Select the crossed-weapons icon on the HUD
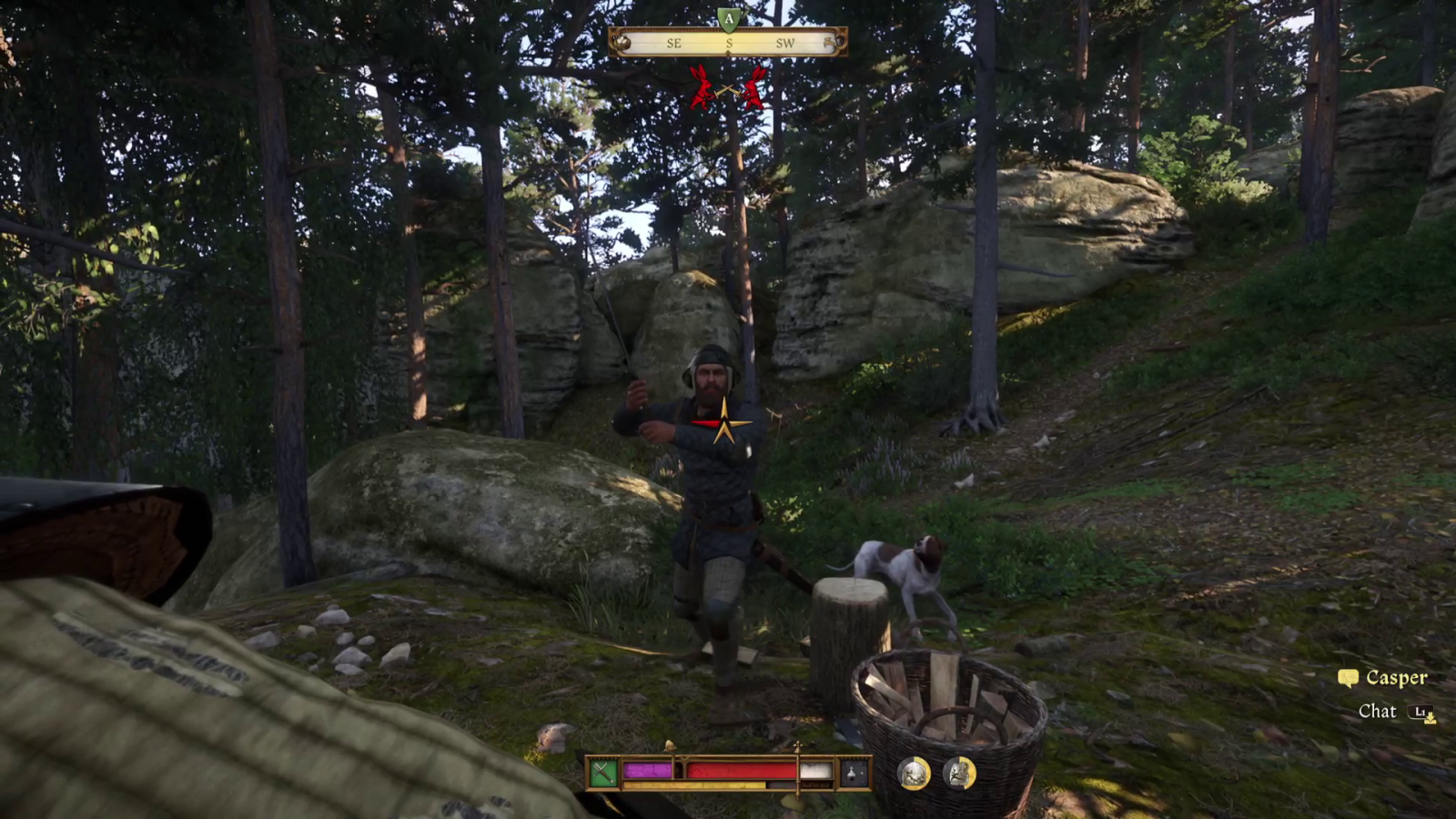The height and width of the screenshot is (819, 1456). pos(603,771)
